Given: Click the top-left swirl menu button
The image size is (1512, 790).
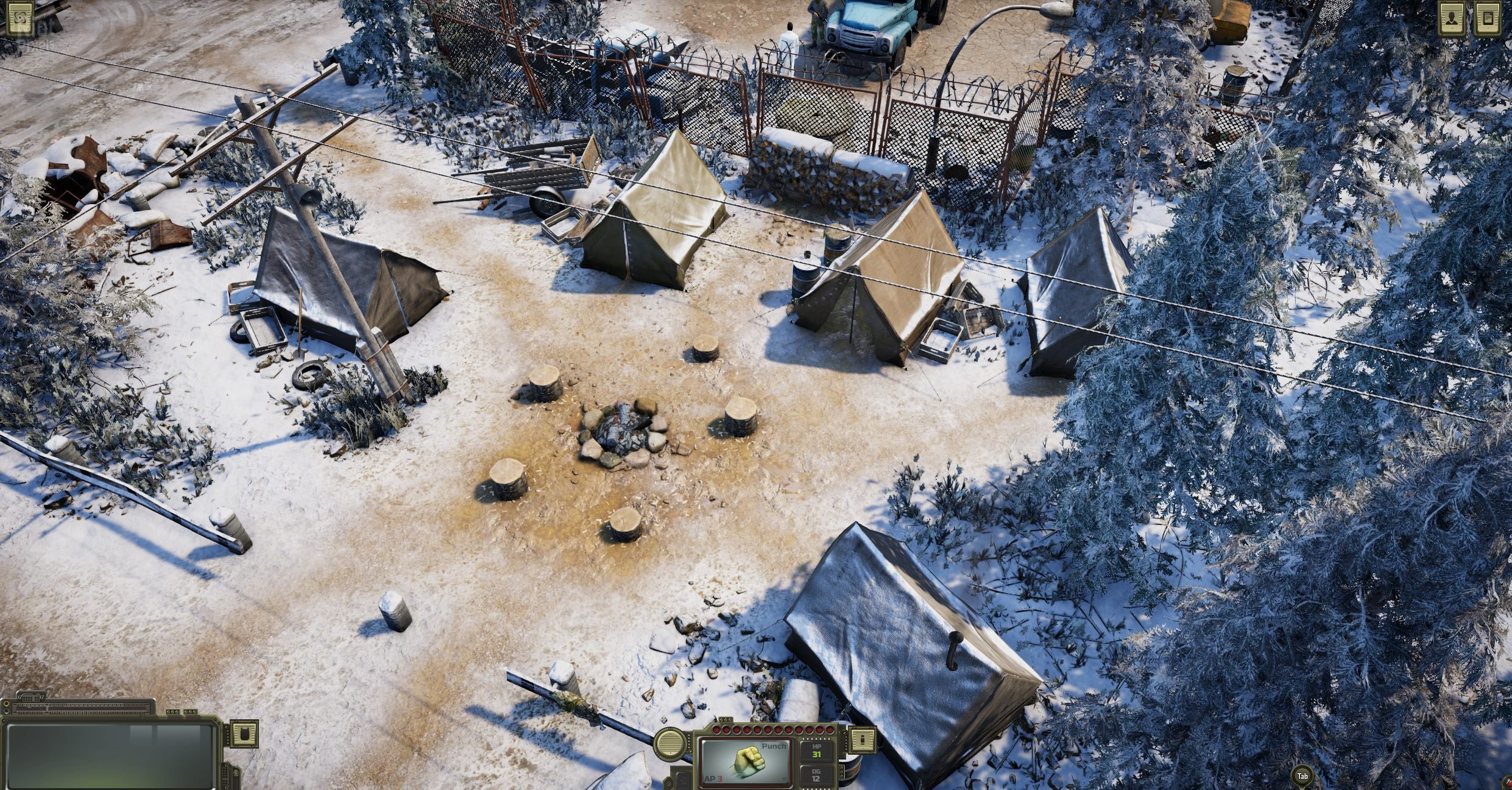Looking at the screenshot, I should tap(19, 18).
